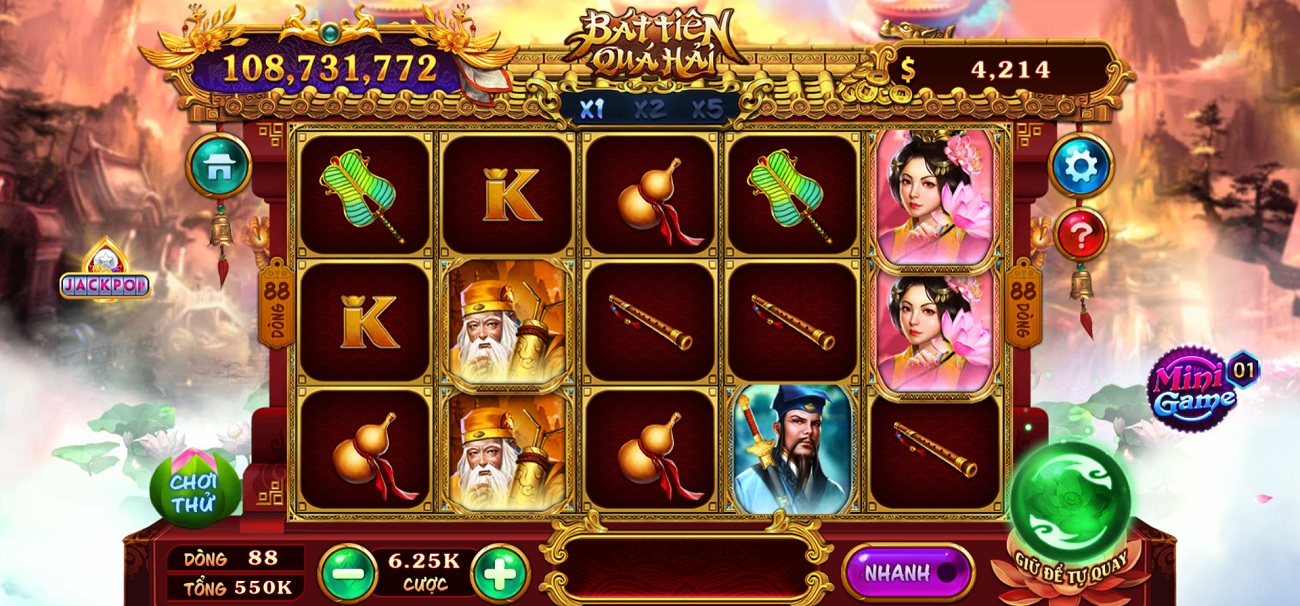
Task: Open the home lobby button
Action: click(x=218, y=167)
